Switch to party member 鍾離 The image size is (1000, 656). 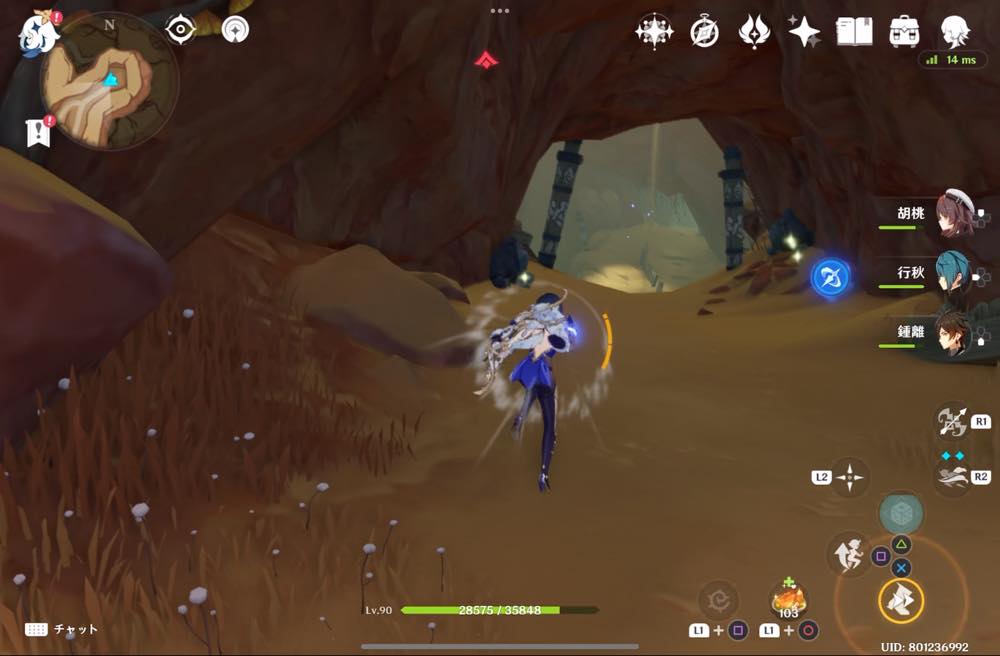tap(950, 333)
